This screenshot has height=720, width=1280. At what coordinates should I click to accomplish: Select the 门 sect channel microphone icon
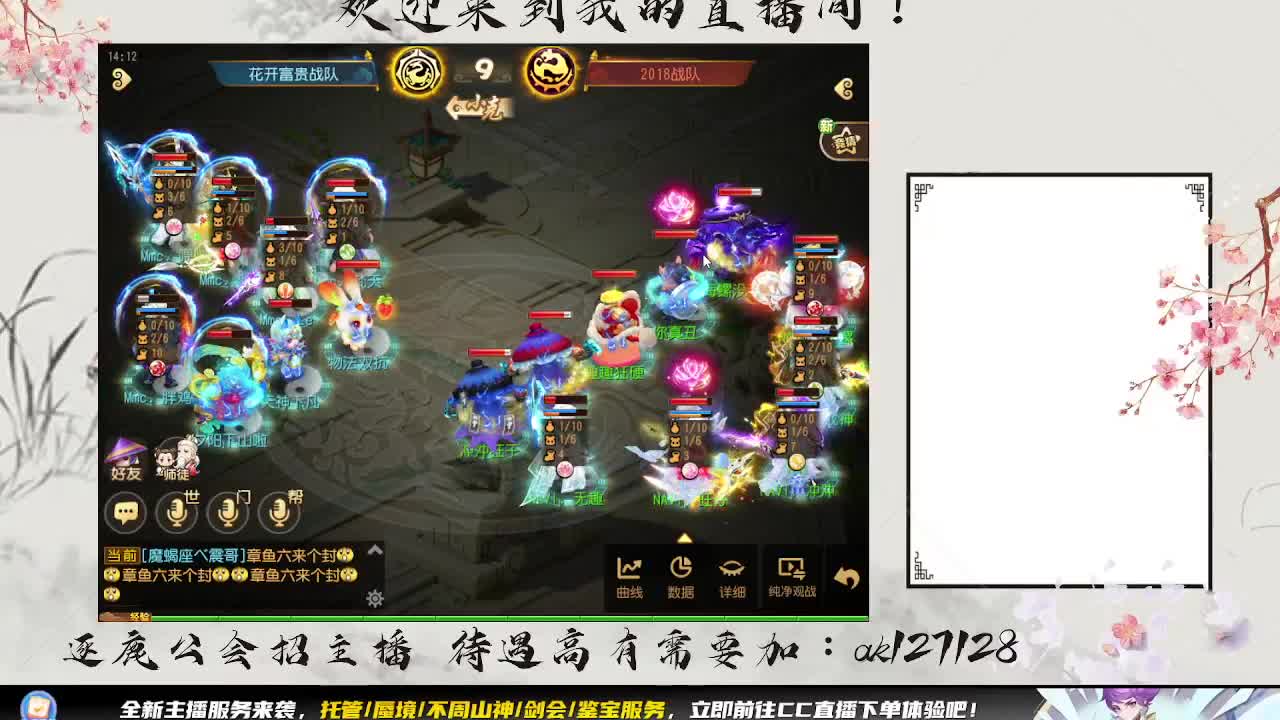(x=229, y=511)
